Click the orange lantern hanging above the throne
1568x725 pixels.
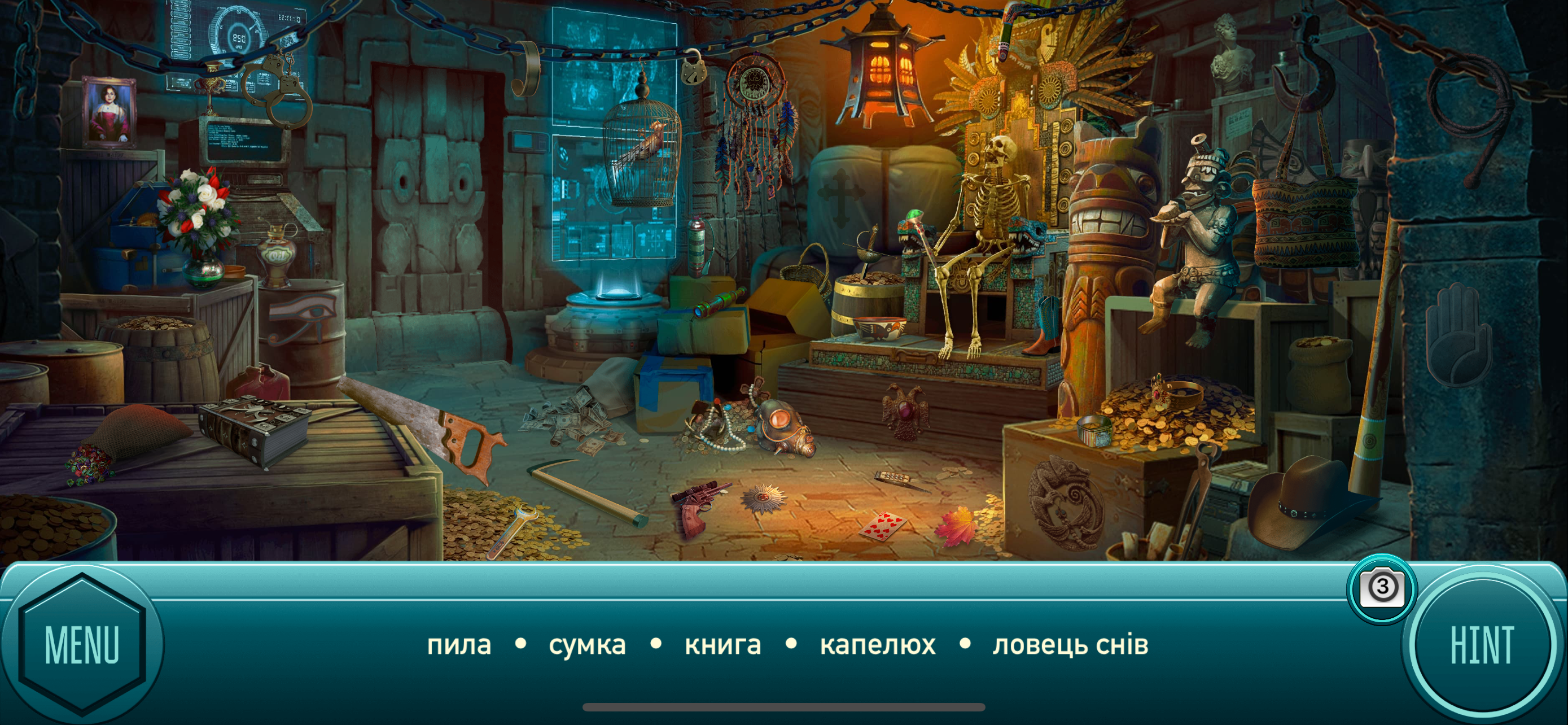878,67
